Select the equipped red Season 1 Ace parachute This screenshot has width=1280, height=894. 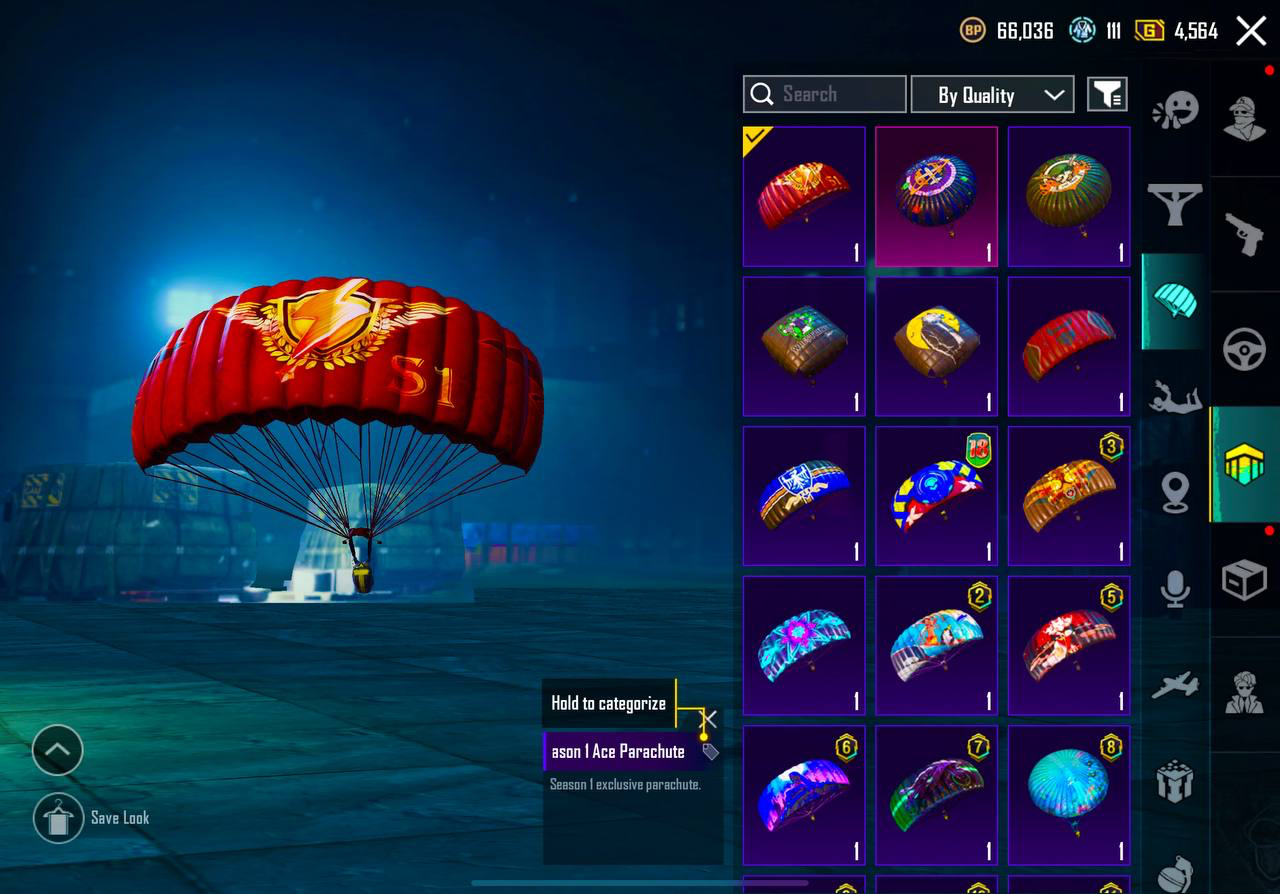pyautogui.click(x=804, y=196)
